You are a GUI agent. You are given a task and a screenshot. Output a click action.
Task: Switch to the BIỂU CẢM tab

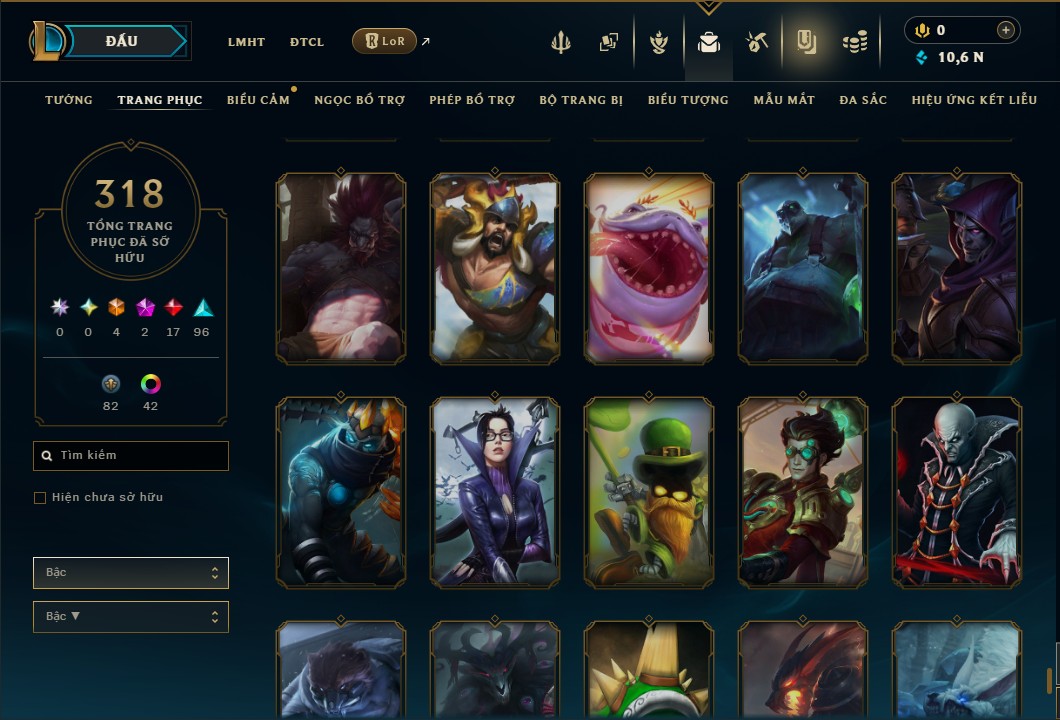pyautogui.click(x=258, y=100)
